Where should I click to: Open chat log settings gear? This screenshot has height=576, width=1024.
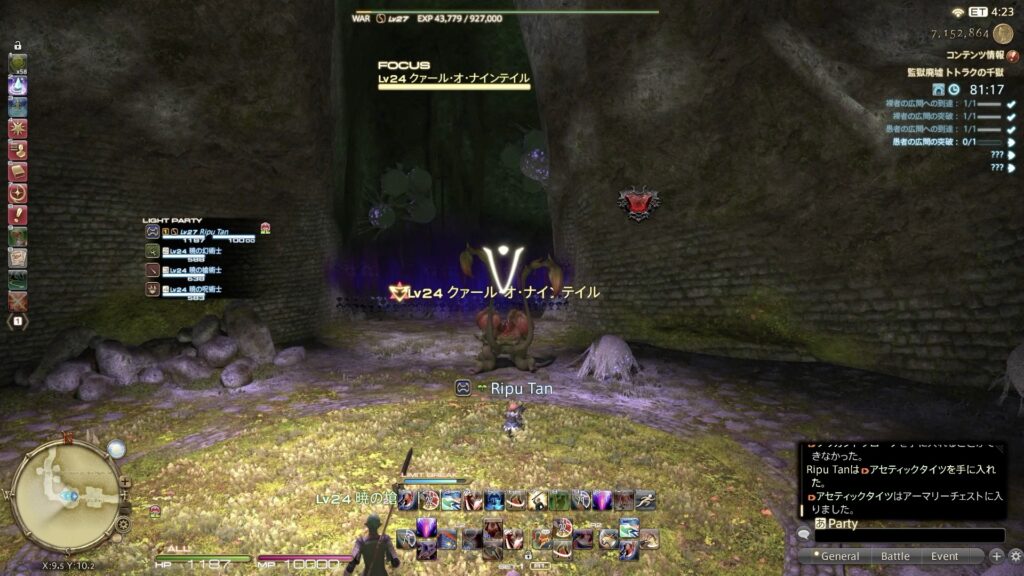[1015, 556]
